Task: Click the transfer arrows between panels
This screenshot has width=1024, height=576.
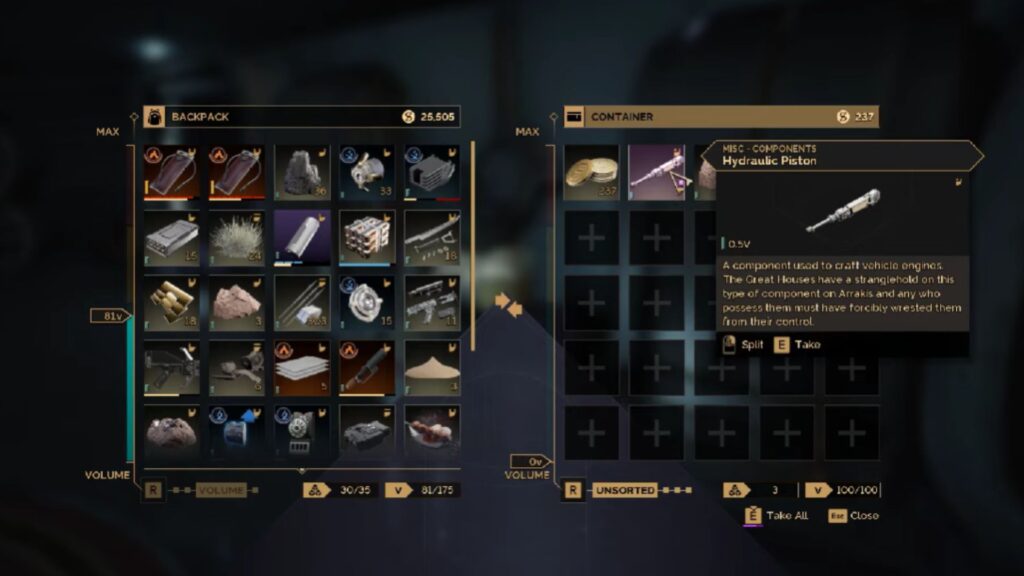Action: pos(509,303)
